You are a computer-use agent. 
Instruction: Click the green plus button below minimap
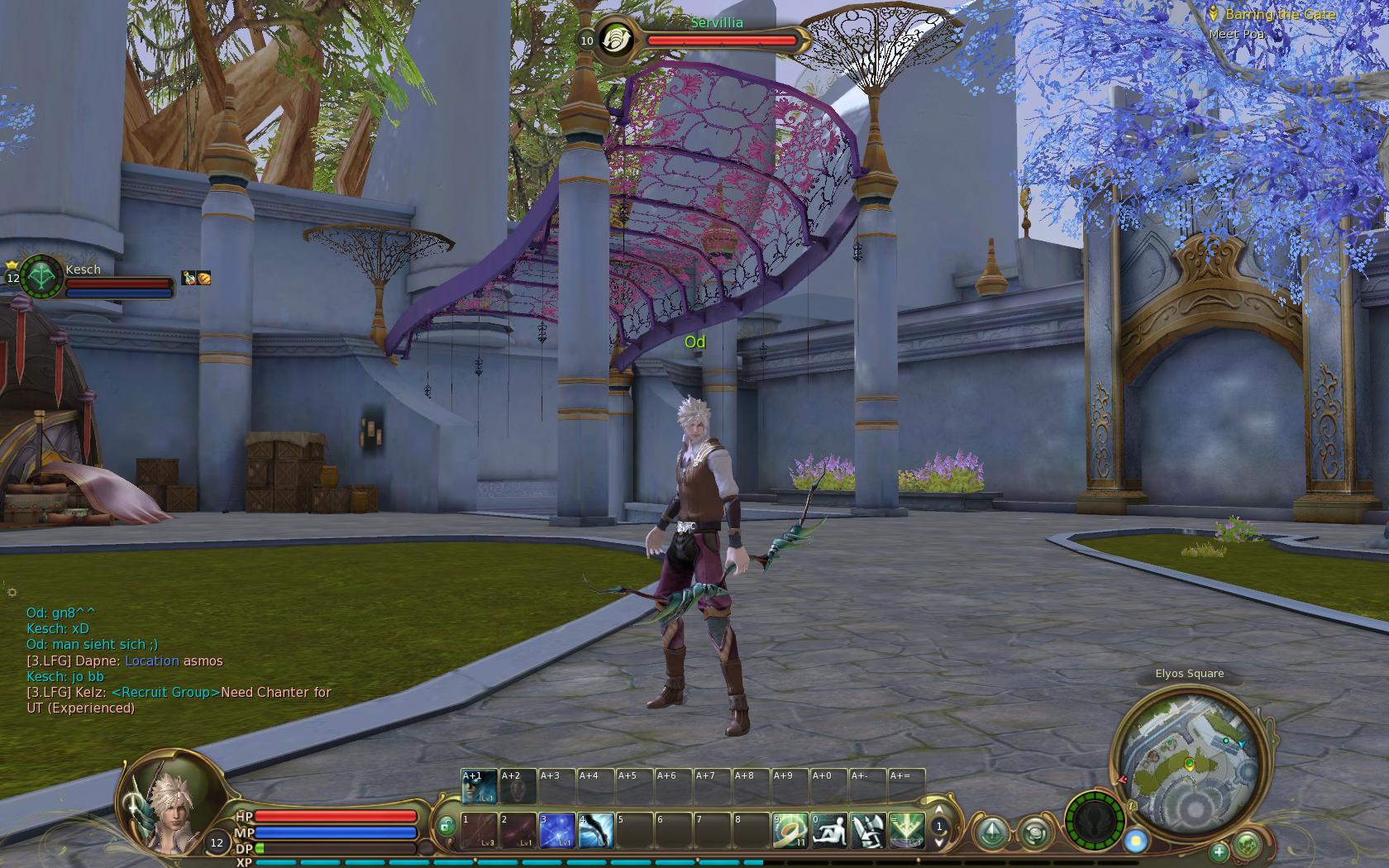(x=1219, y=851)
